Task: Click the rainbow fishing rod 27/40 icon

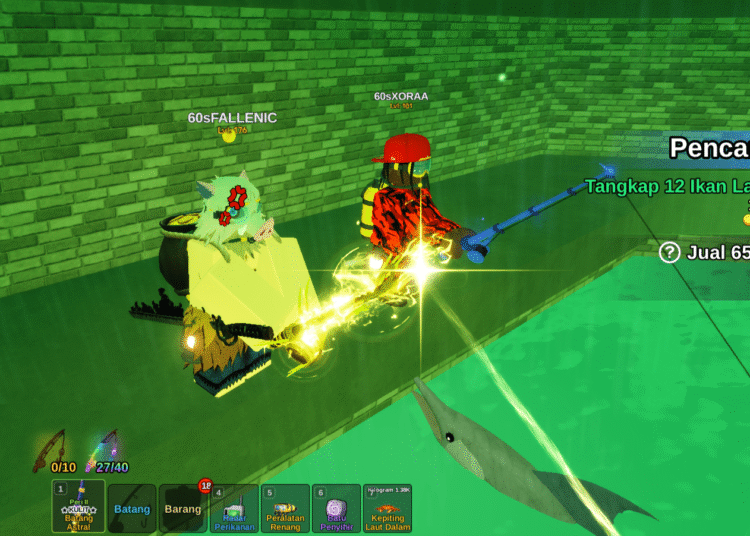Action: click(x=106, y=449)
